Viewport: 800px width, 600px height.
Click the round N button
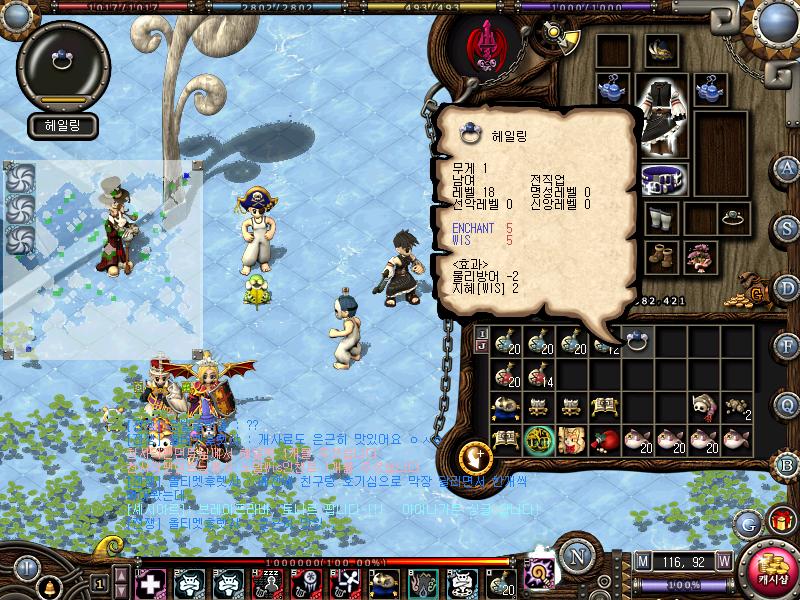(x=576, y=557)
